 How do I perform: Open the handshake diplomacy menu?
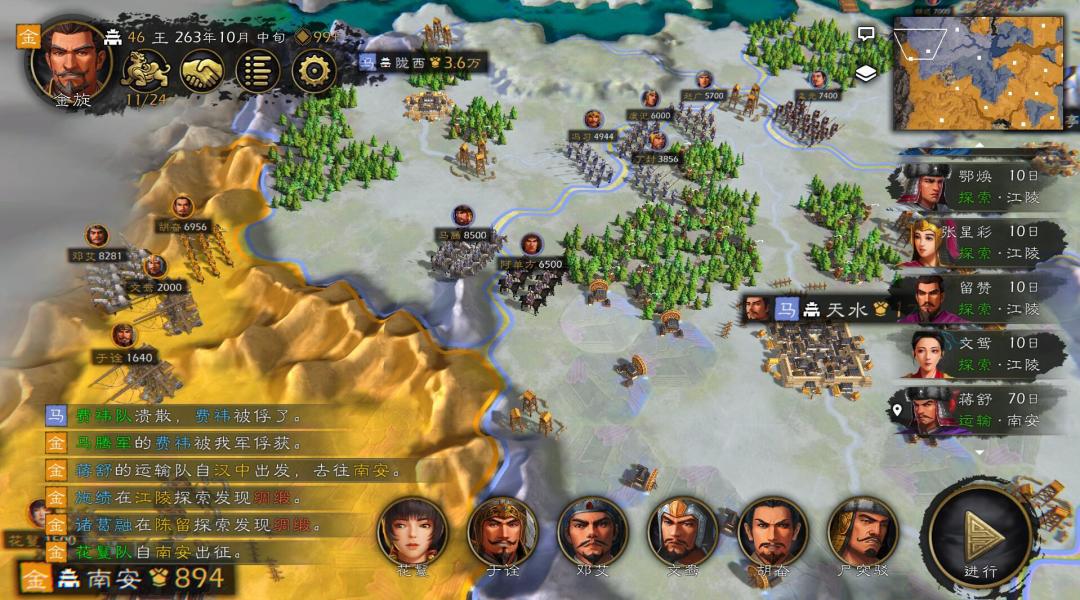pyautogui.click(x=202, y=71)
